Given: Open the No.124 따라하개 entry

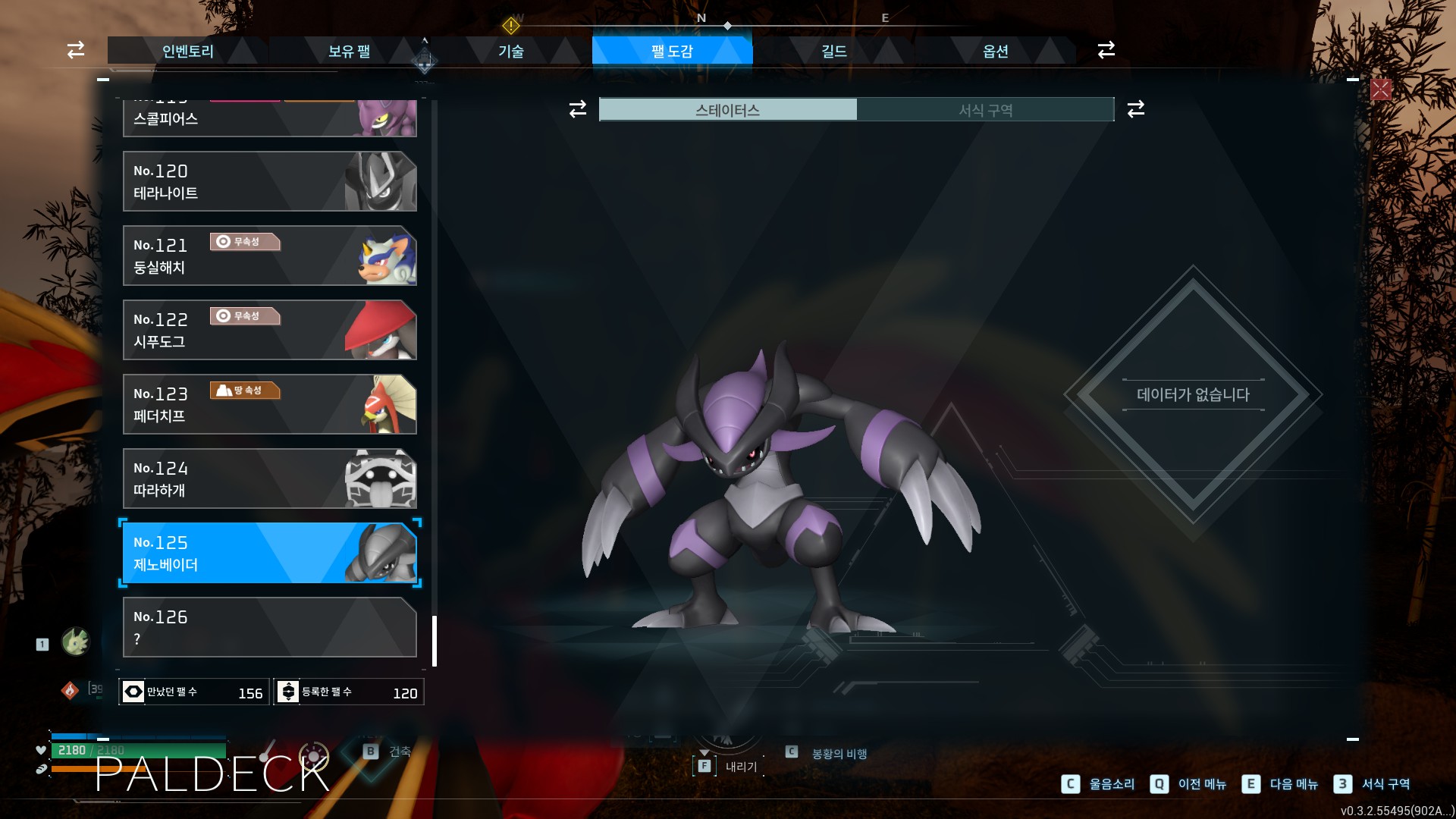Looking at the screenshot, I should click(x=269, y=479).
